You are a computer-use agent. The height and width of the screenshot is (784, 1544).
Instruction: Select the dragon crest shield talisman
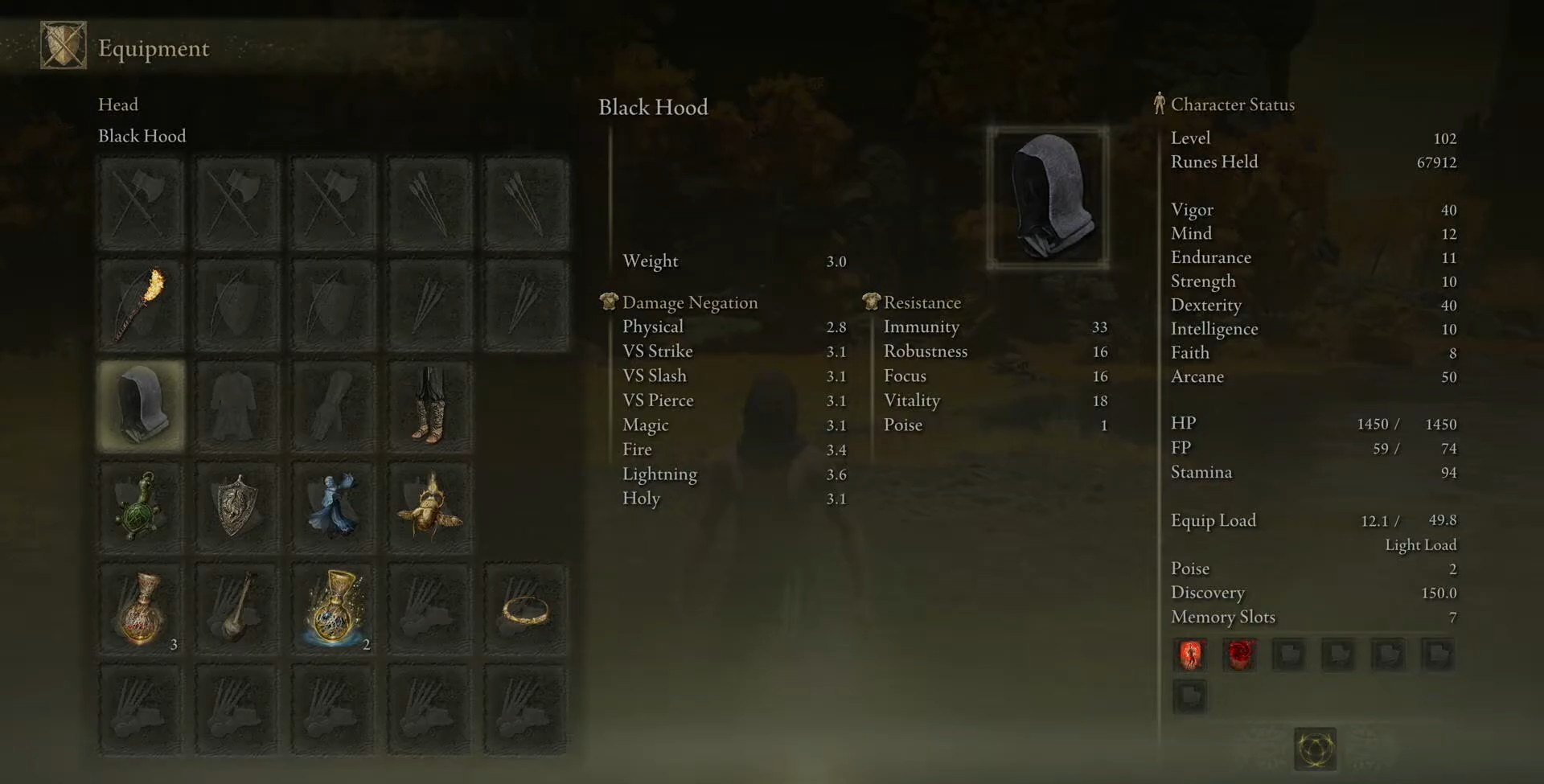pyautogui.click(x=237, y=507)
